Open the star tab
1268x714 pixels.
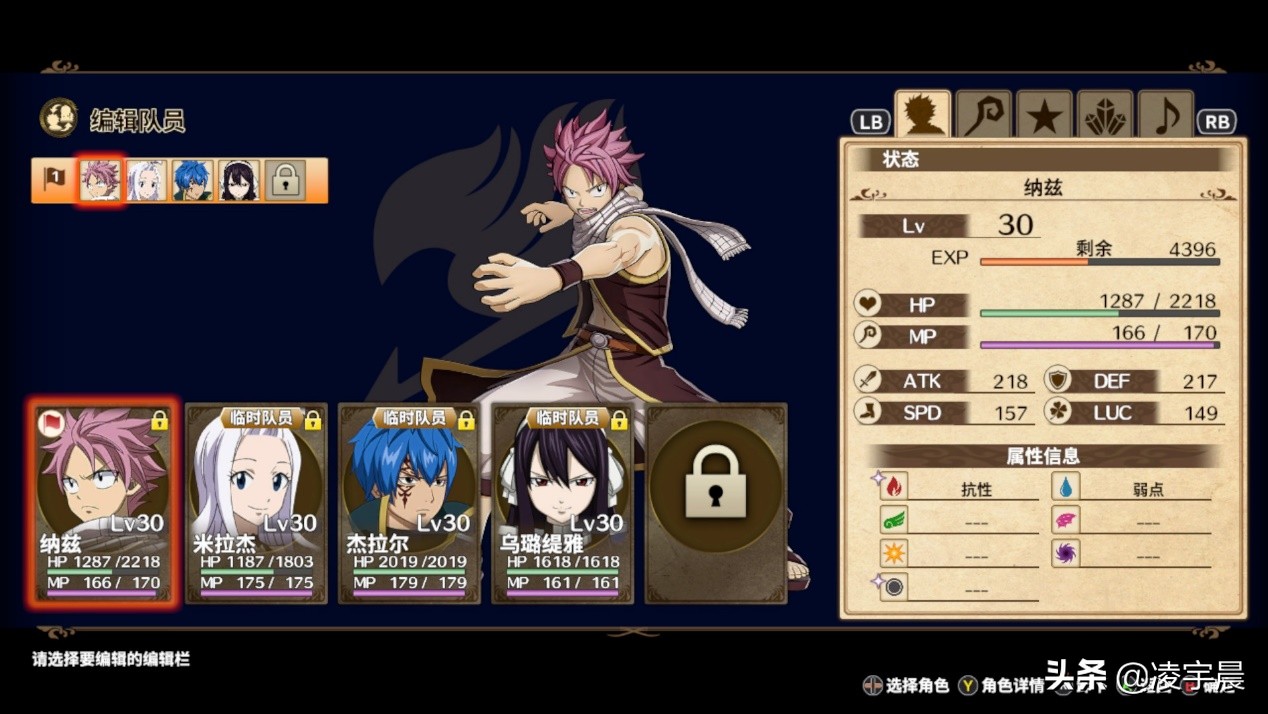1044,116
